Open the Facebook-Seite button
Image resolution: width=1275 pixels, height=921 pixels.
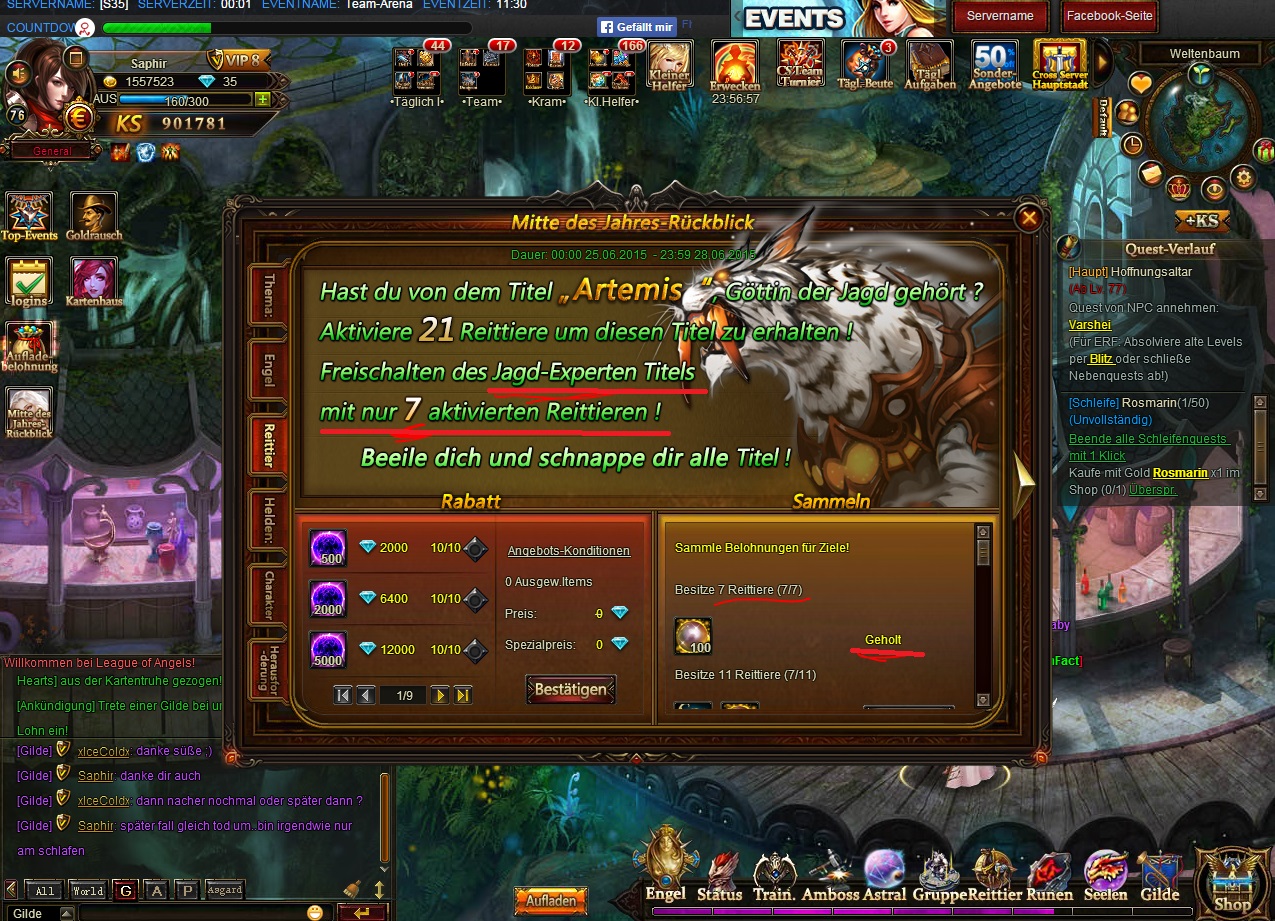[1109, 16]
